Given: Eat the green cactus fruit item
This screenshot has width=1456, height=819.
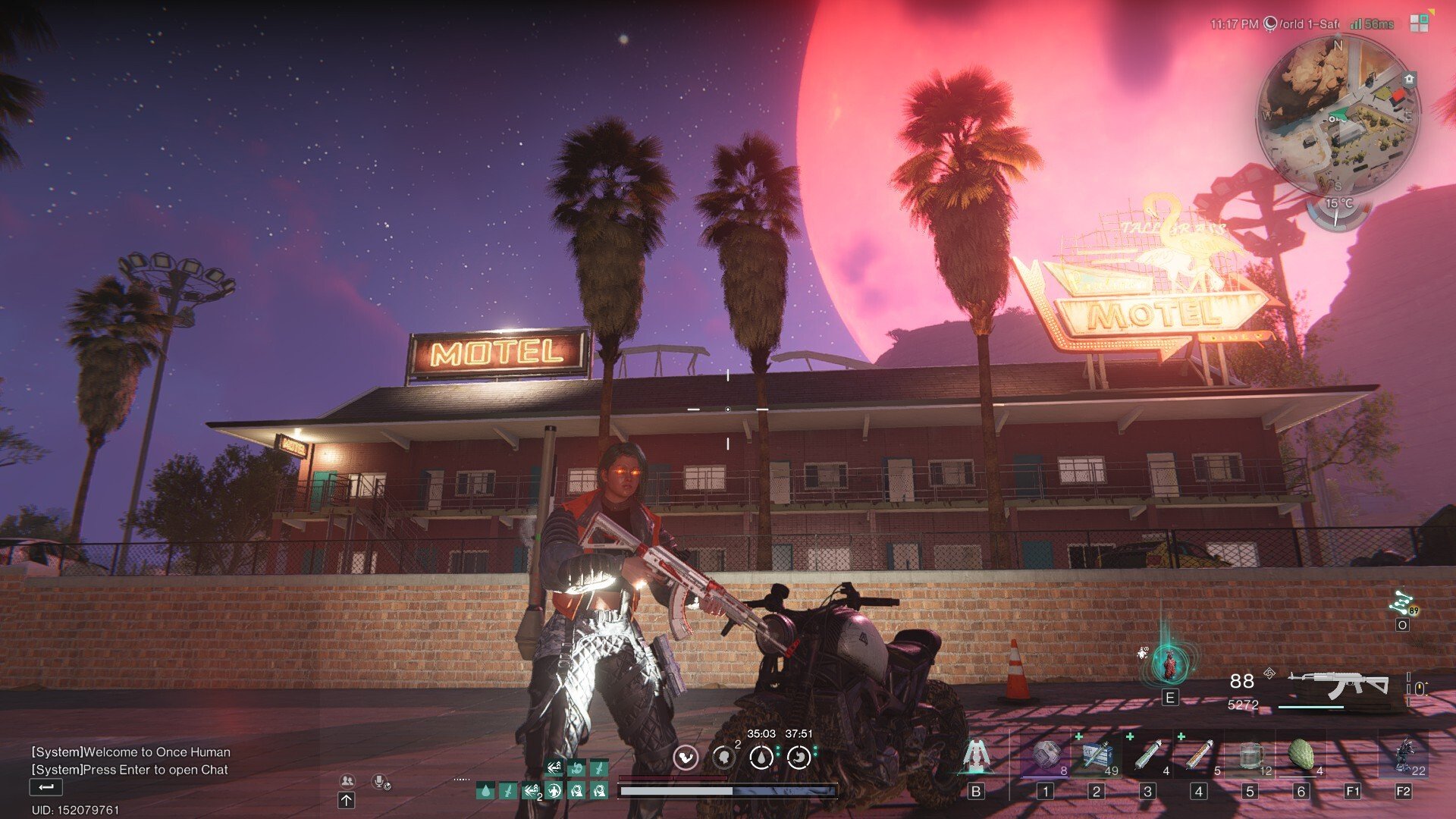Looking at the screenshot, I should 1301,756.
